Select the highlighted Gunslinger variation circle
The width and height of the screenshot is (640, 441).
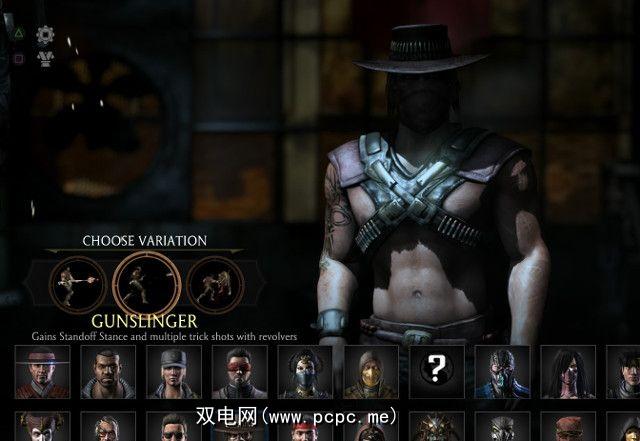click(140, 283)
